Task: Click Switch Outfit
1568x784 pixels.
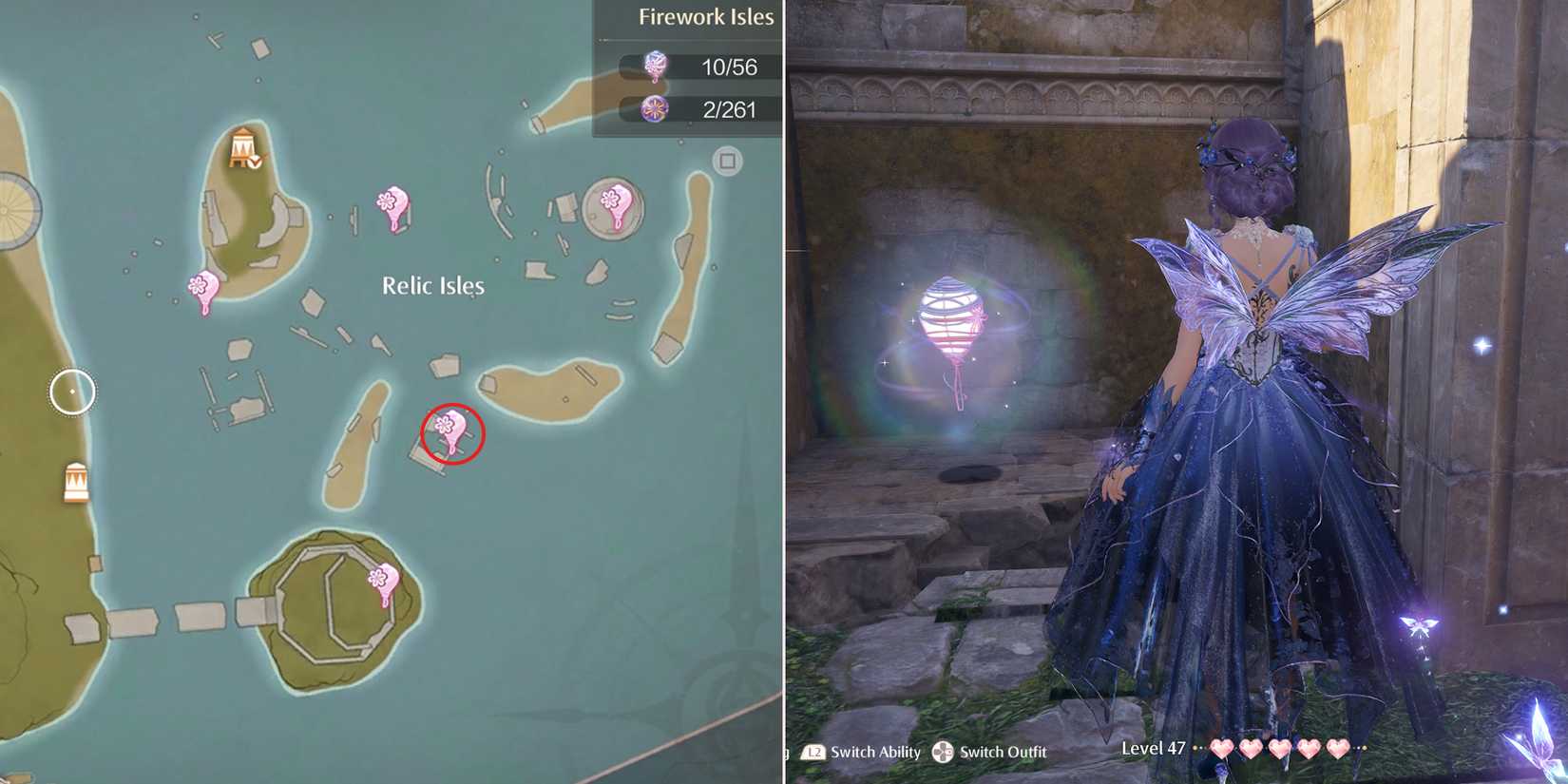Action: [x=1004, y=752]
